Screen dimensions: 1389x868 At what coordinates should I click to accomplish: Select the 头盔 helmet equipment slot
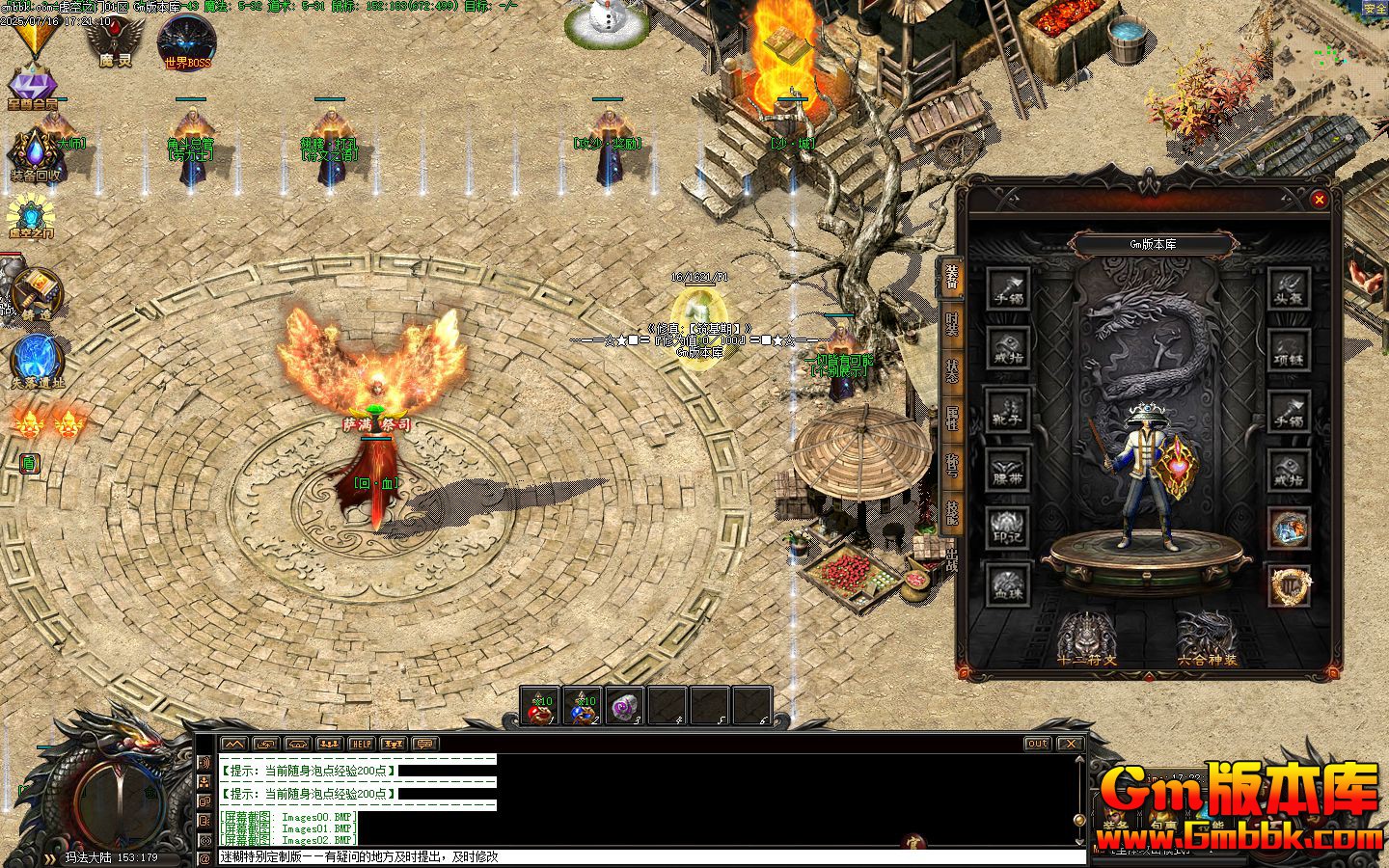pos(1289,289)
